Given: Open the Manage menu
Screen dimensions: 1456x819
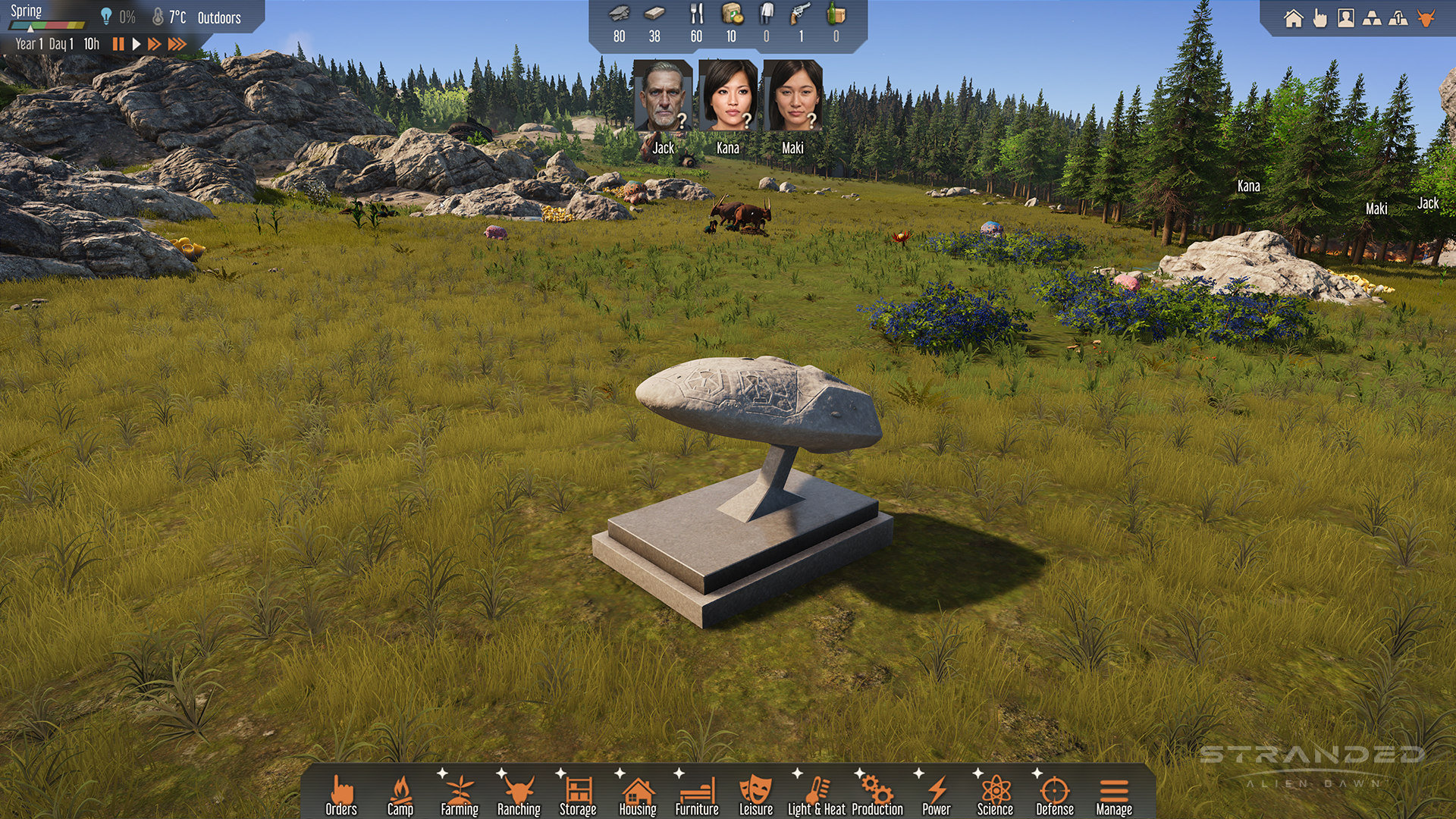Looking at the screenshot, I should tap(1114, 795).
